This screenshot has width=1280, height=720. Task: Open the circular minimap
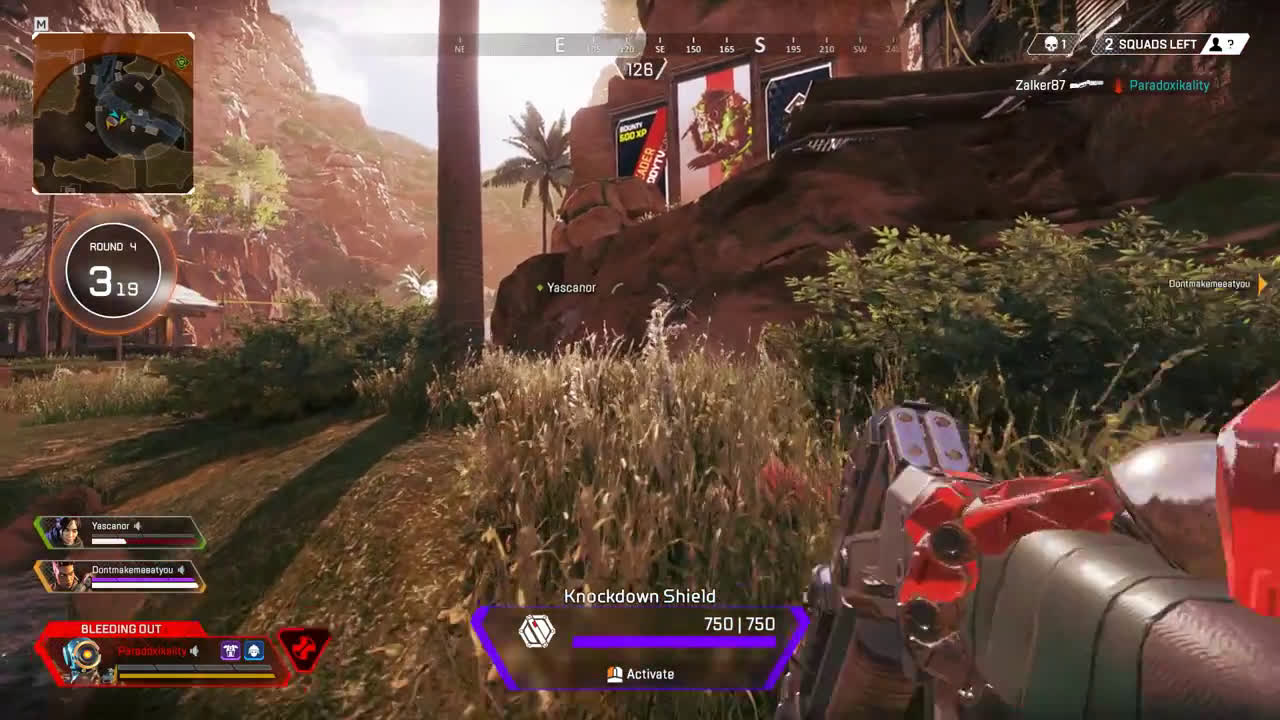click(113, 112)
